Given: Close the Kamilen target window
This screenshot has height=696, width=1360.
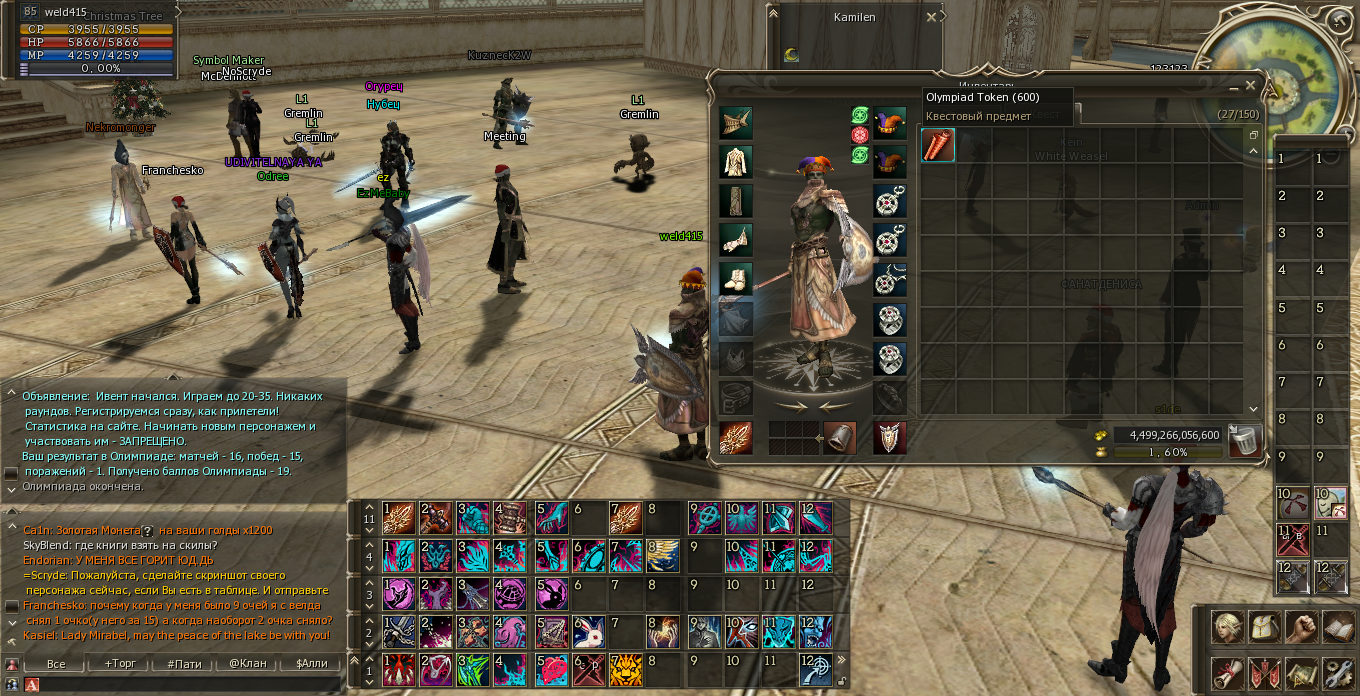Looking at the screenshot, I should [x=932, y=17].
